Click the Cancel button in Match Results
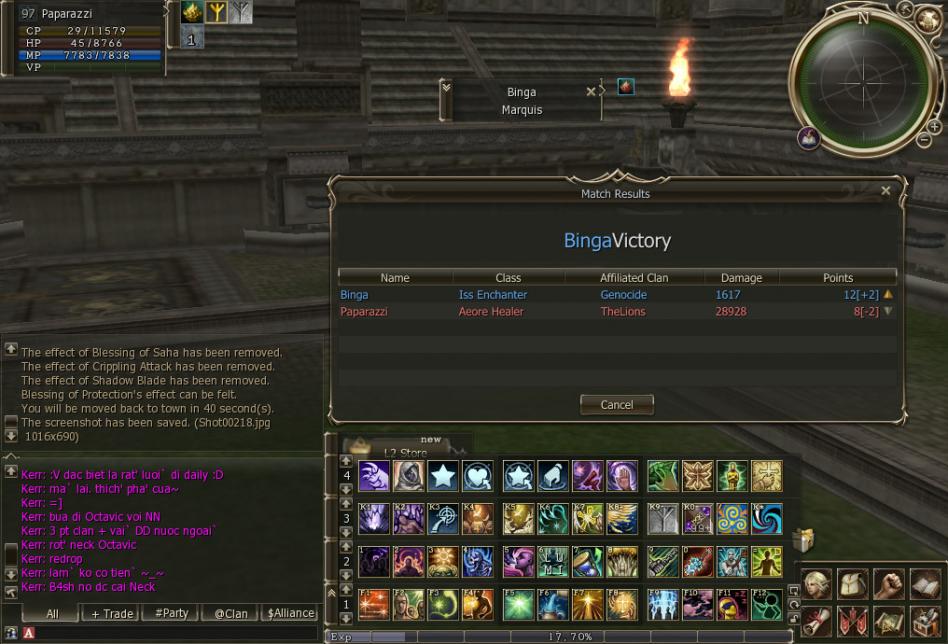 616,405
